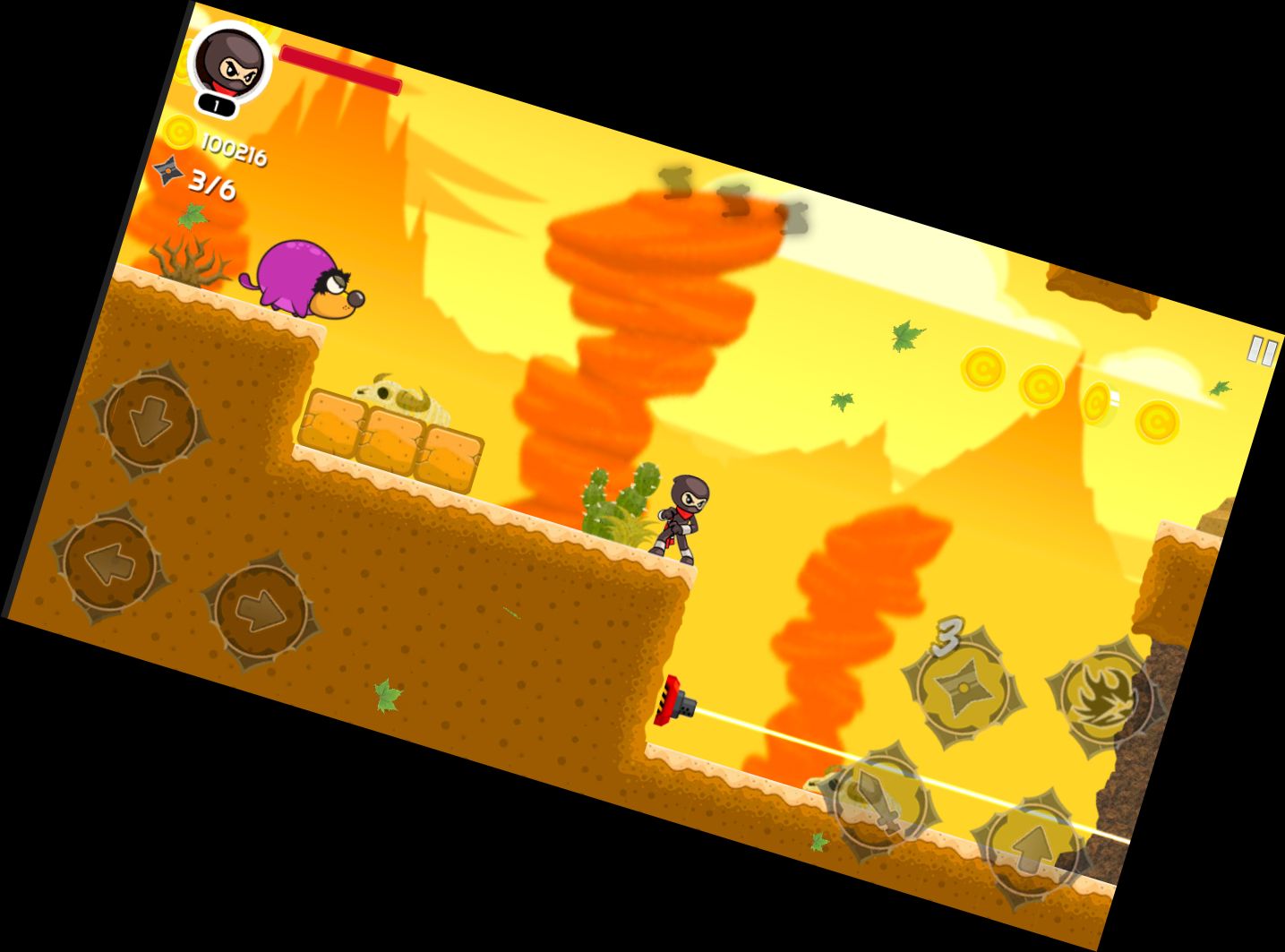Screen dimensions: 1285x952
Task: Tap the down arrow control button
Action: (150, 421)
